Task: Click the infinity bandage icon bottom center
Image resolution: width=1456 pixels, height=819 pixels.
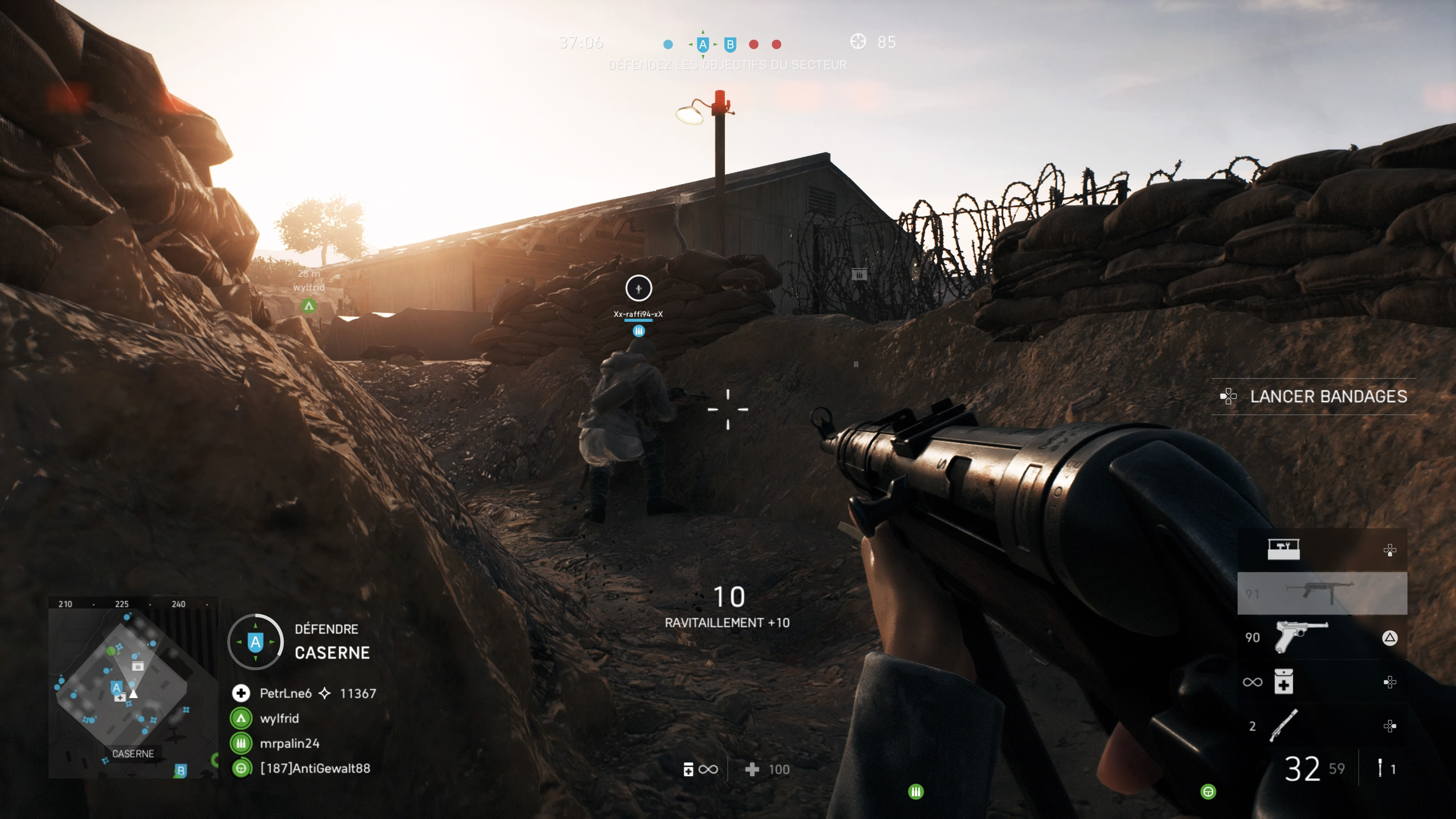Action: 700,769
